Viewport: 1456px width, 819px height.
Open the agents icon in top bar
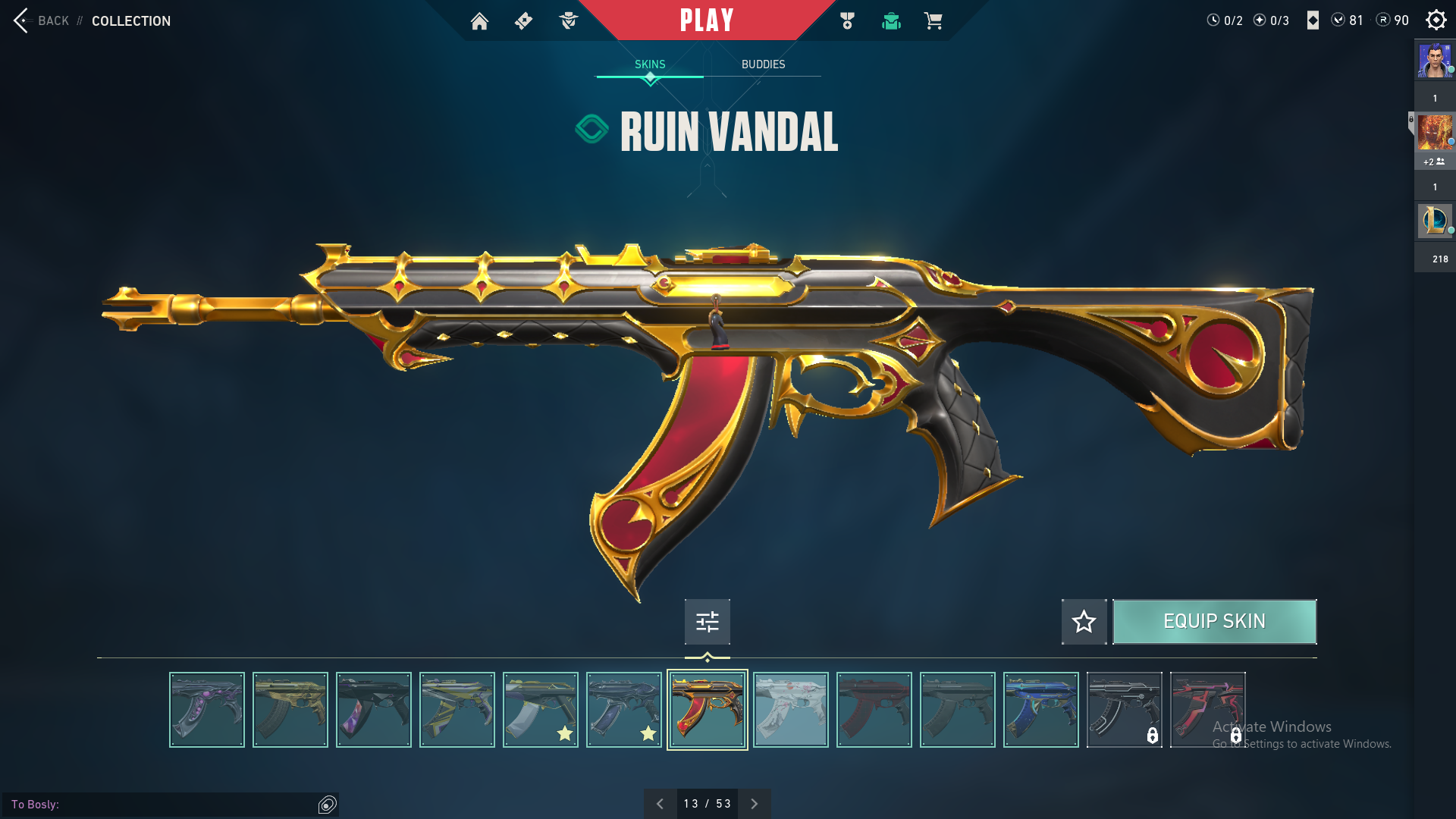[569, 21]
